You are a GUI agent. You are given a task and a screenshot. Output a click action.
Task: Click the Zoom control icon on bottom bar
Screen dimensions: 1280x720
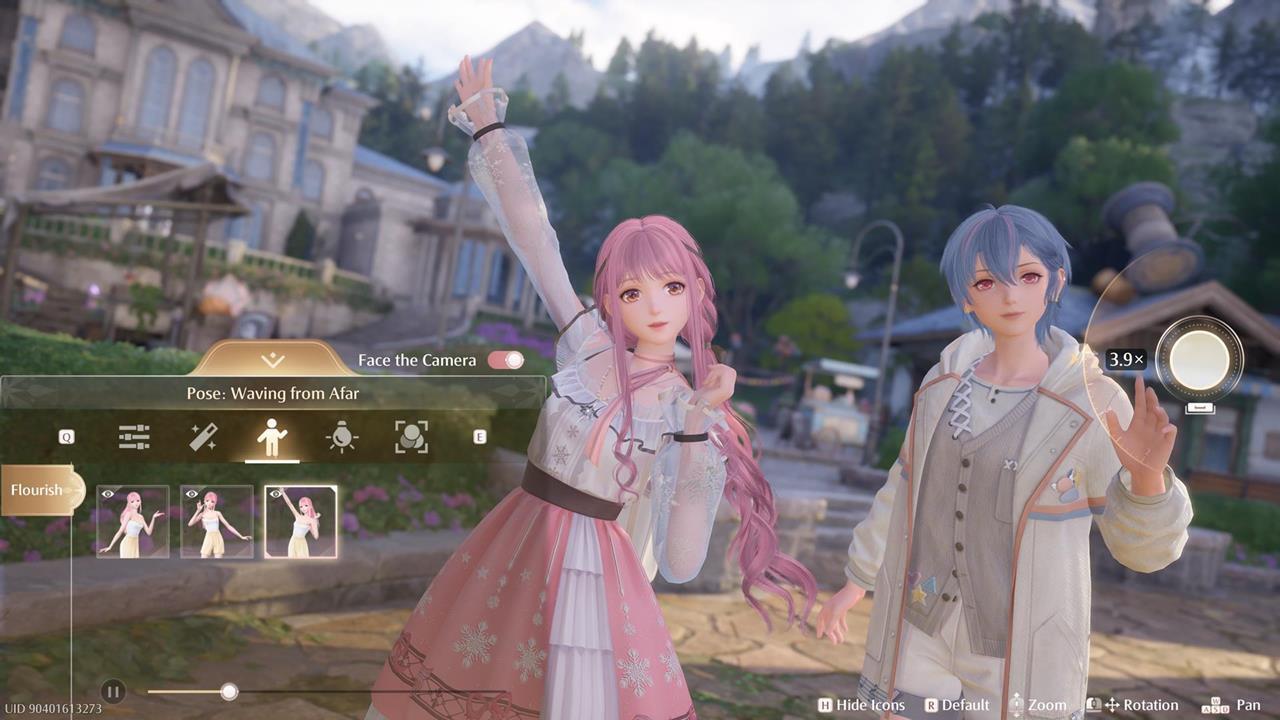(x=1016, y=705)
